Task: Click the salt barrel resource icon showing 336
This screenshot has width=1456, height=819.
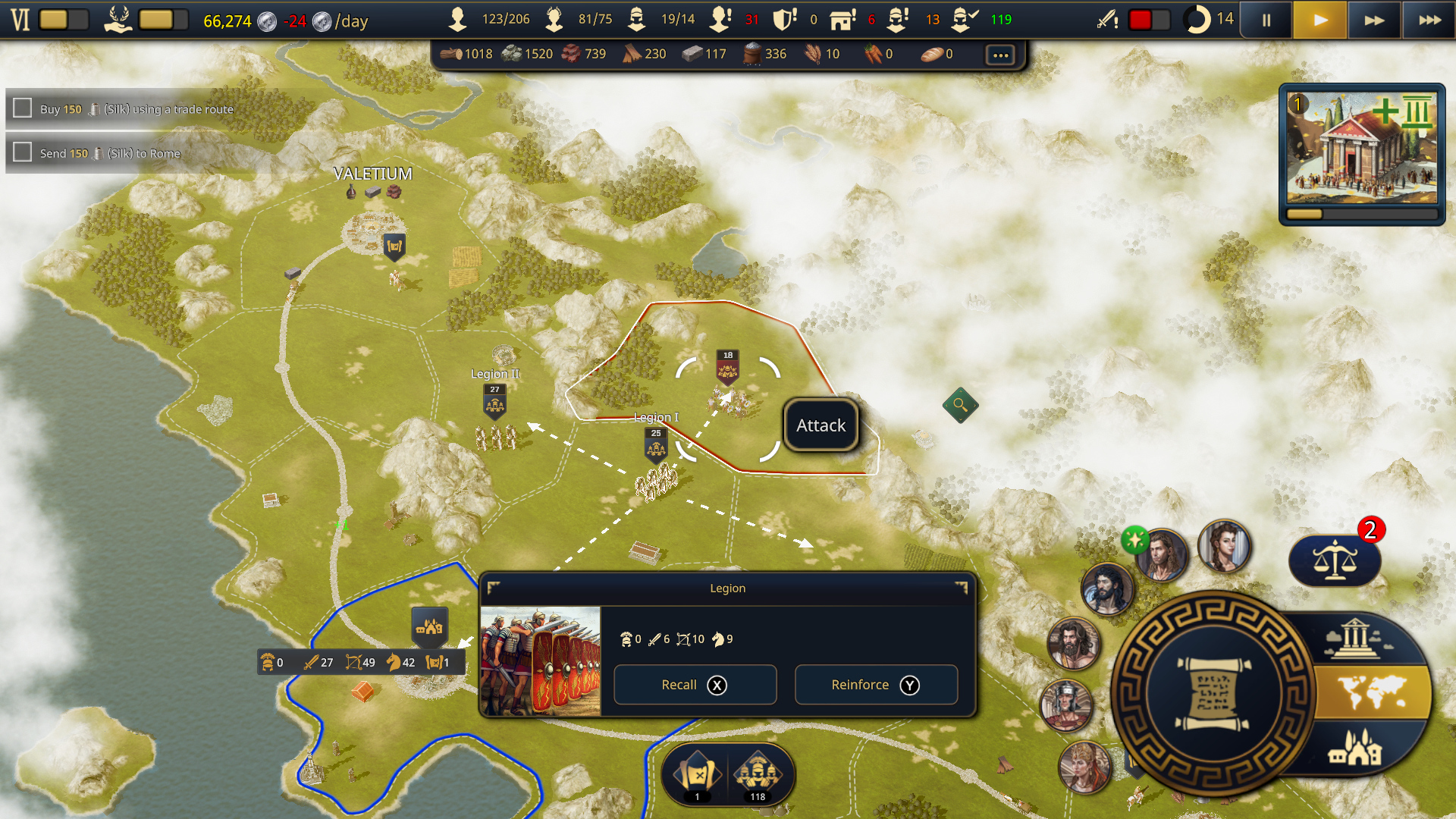Action: [x=750, y=54]
